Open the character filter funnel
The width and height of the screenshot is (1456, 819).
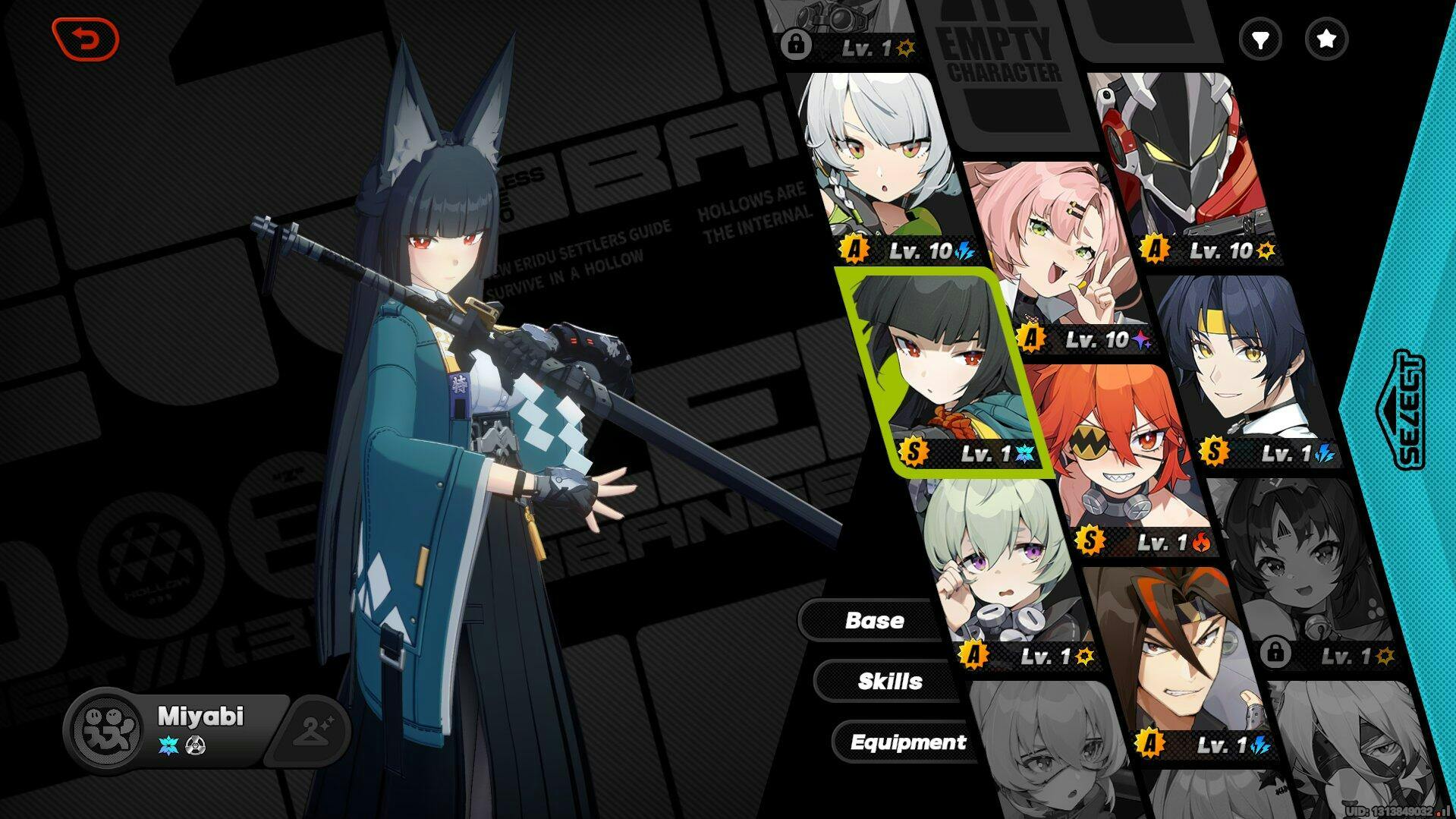coord(1260,39)
